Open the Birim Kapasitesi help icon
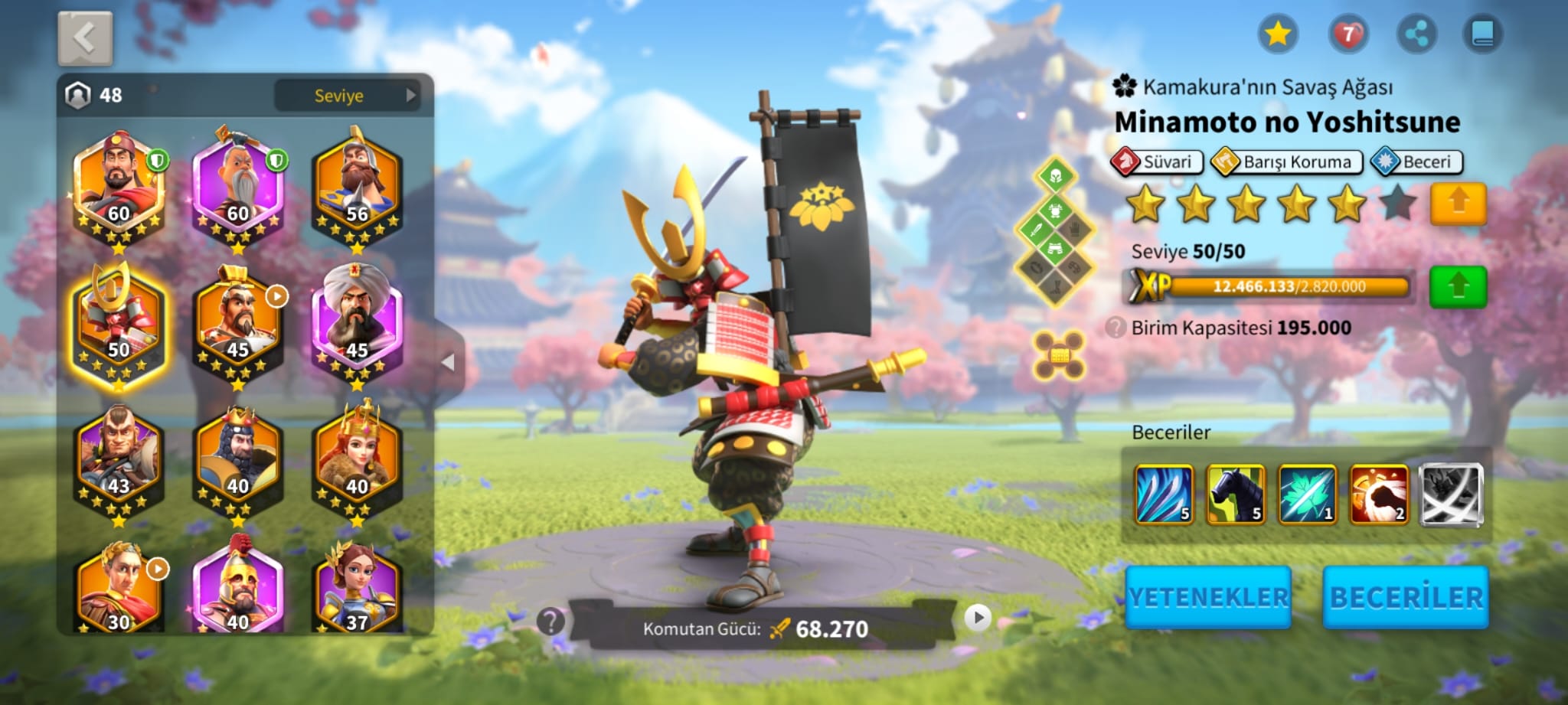This screenshot has height=705, width=1568. point(1116,328)
